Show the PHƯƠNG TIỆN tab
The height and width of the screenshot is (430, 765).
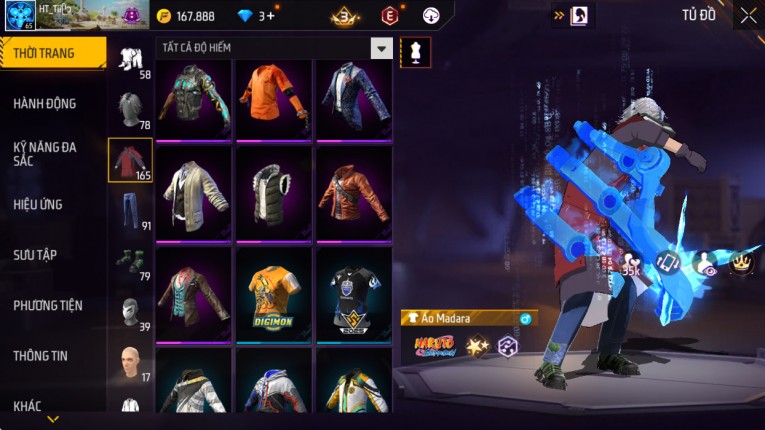48,305
